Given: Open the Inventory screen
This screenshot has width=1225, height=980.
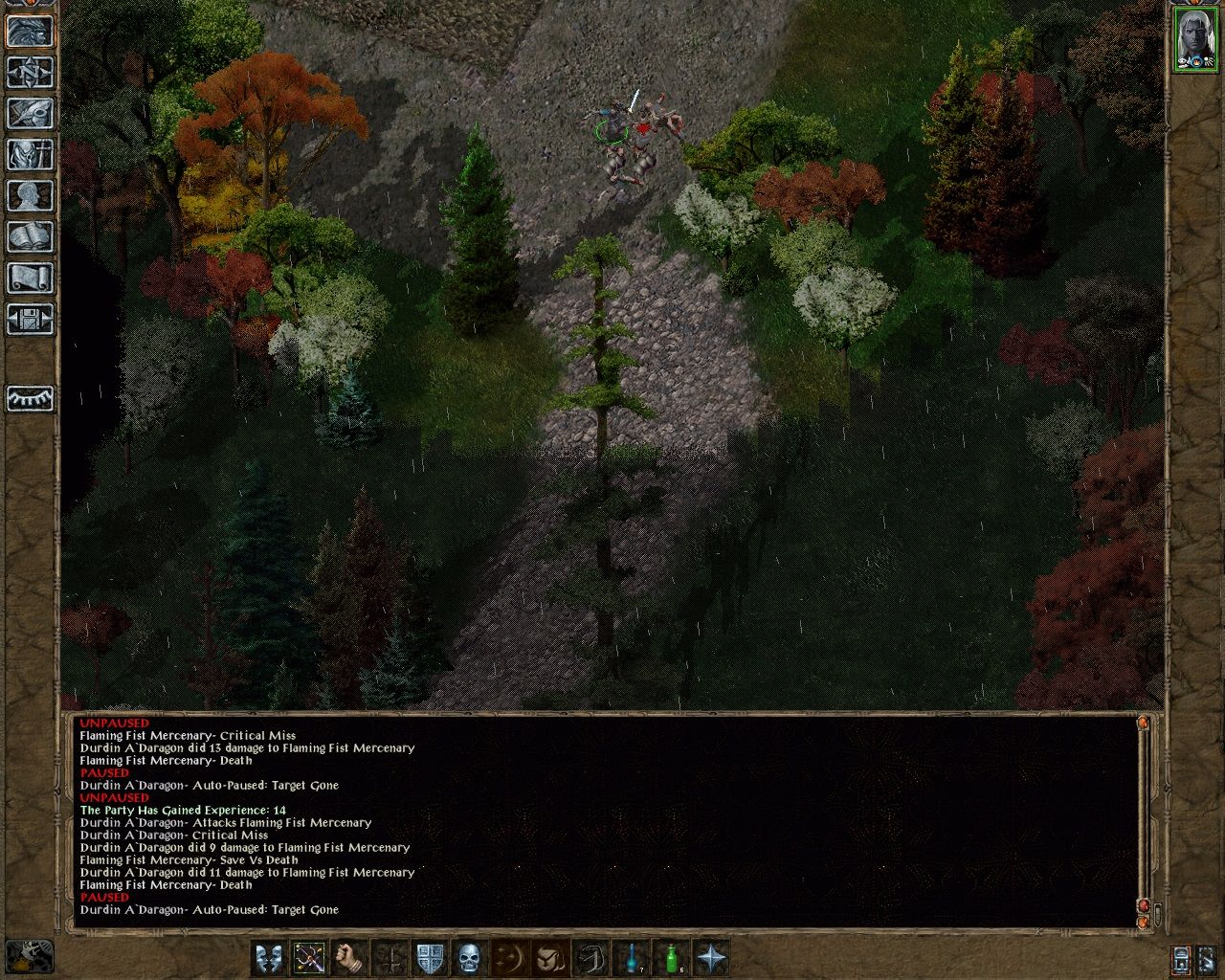Looking at the screenshot, I should (x=29, y=155).
